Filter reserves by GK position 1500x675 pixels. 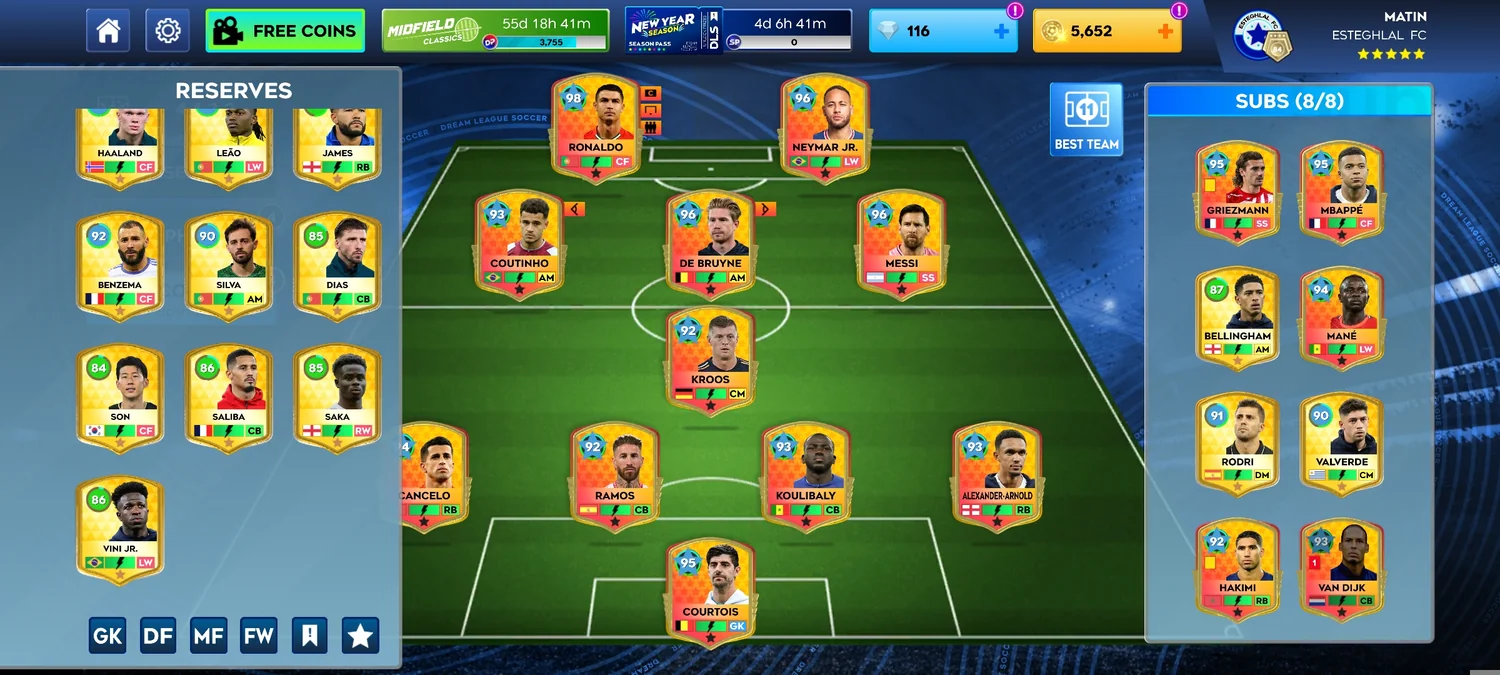pos(108,636)
